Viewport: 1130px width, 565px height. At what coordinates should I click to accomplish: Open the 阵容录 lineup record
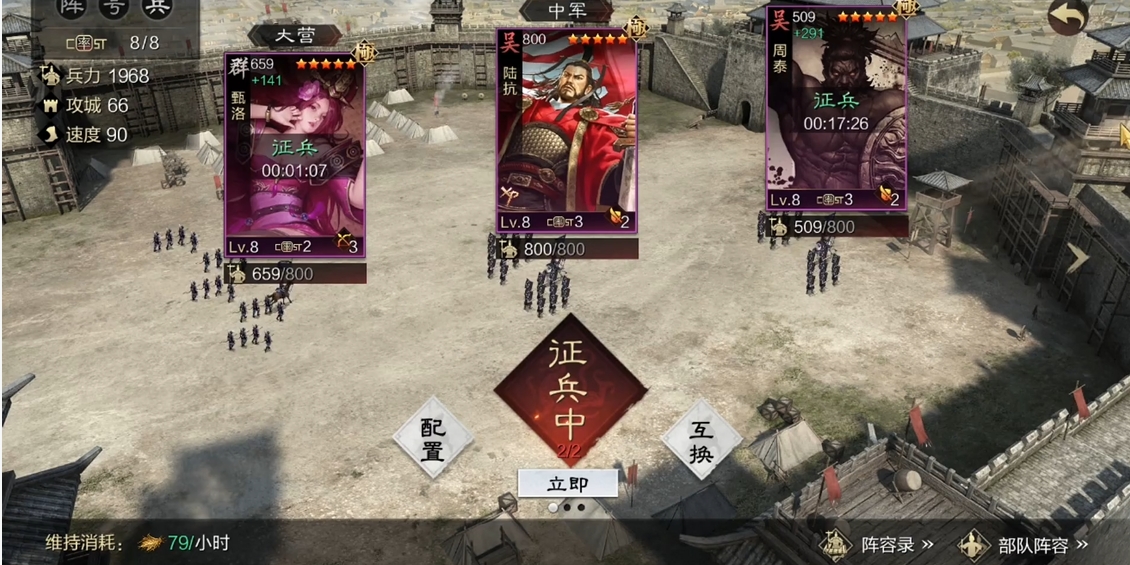point(878,545)
